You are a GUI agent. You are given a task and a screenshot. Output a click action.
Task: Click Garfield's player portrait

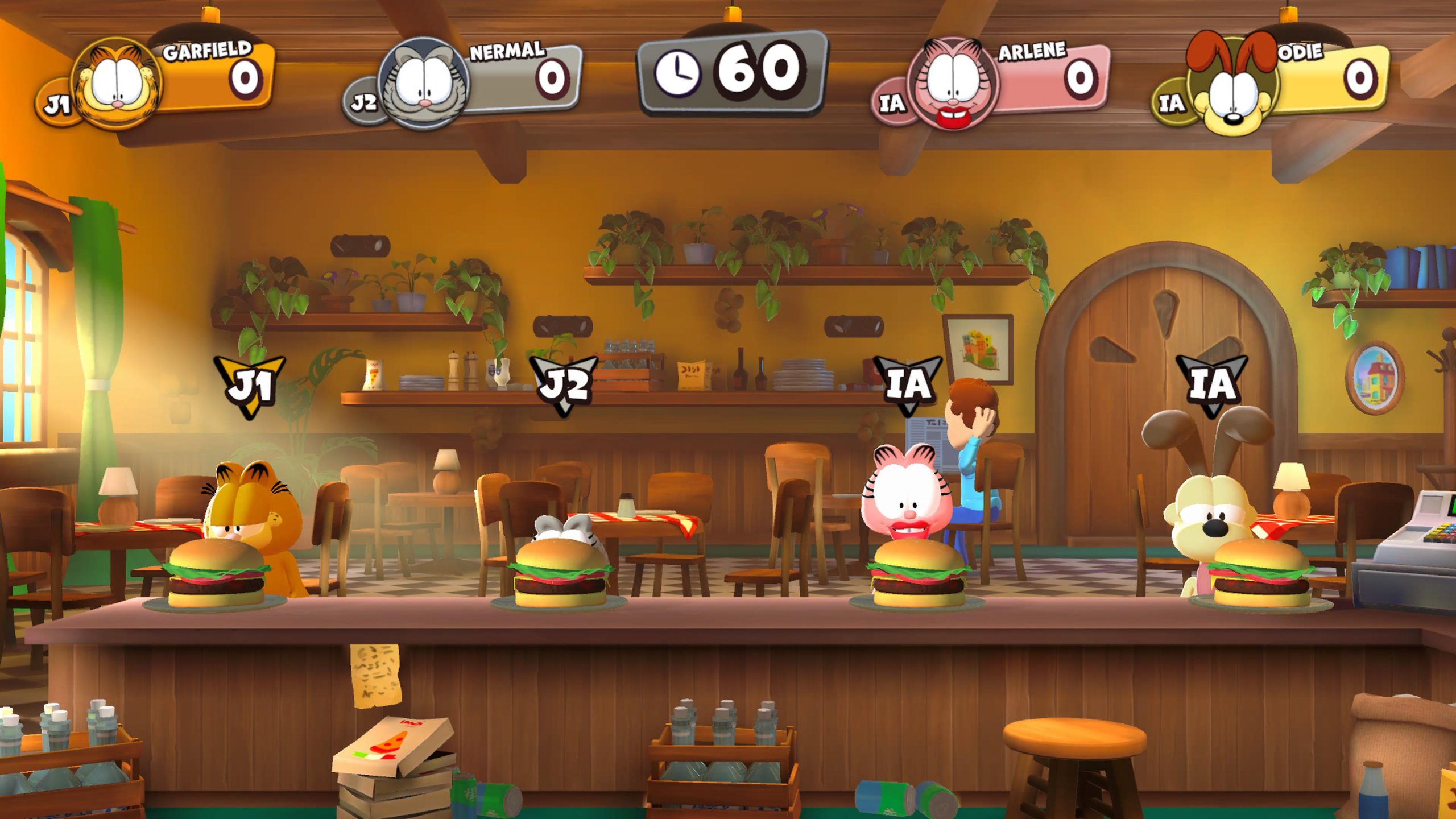(118, 84)
